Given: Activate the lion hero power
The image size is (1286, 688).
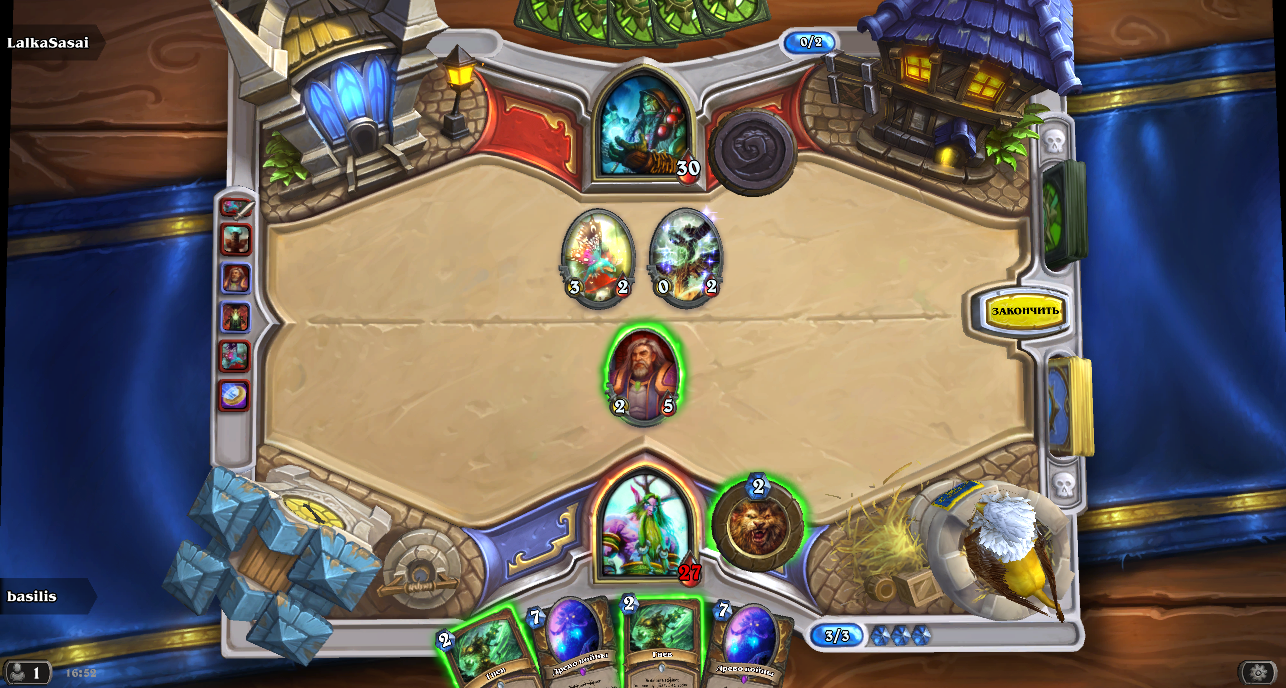Looking at the screenshot, I should (757, 525).
